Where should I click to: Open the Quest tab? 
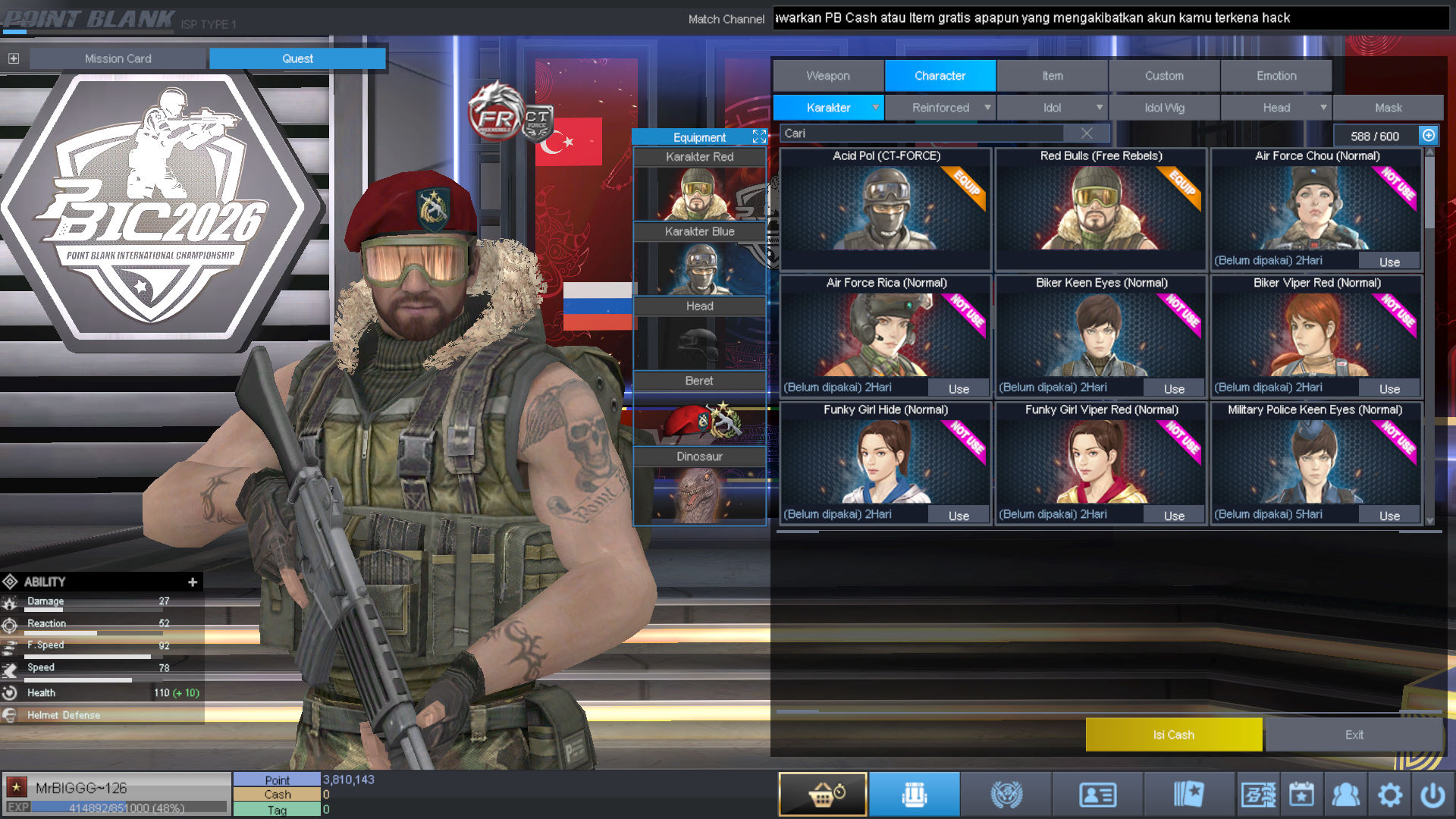pos(297,58)
